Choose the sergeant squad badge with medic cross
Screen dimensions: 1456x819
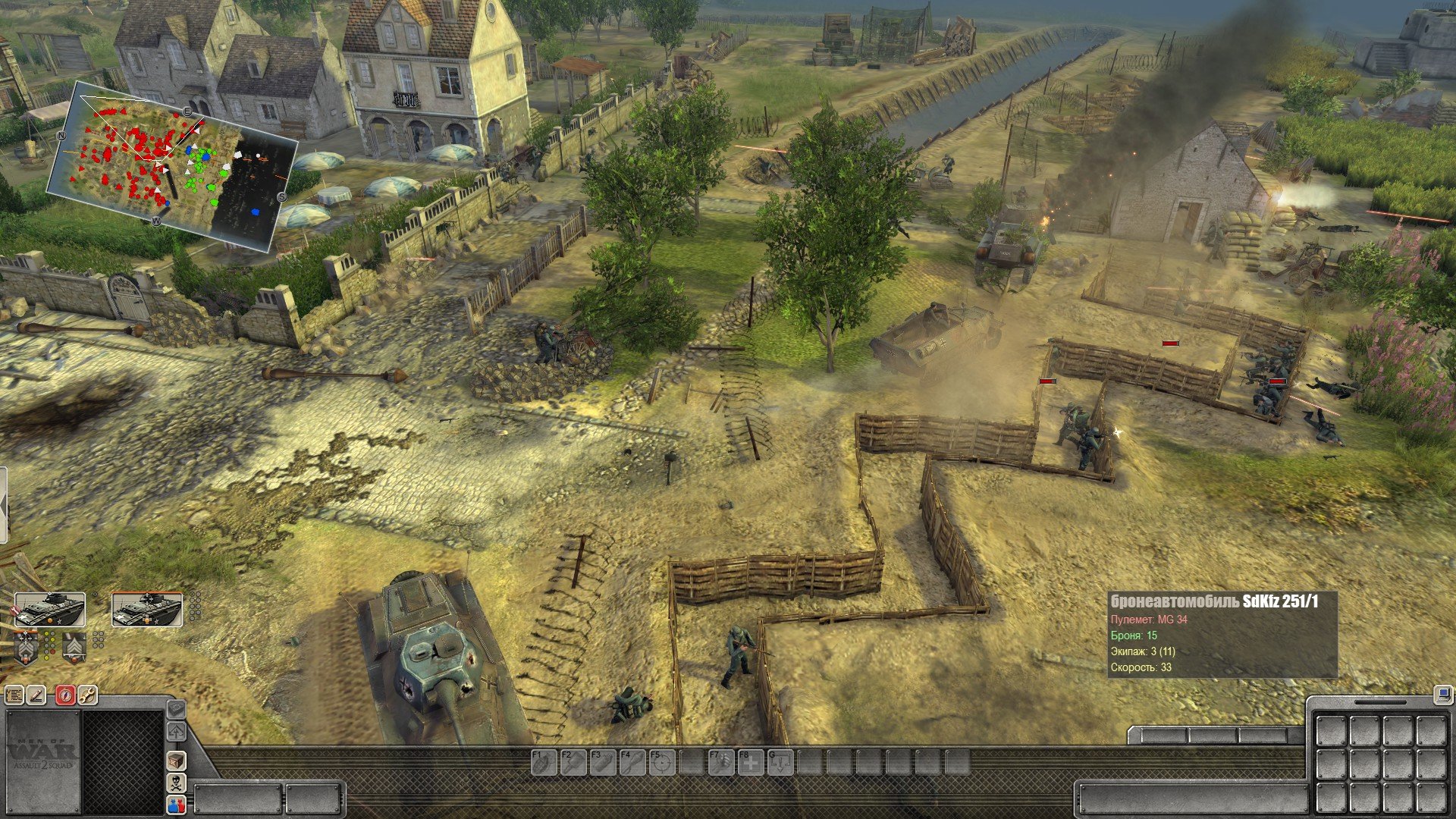click(27, 647)
